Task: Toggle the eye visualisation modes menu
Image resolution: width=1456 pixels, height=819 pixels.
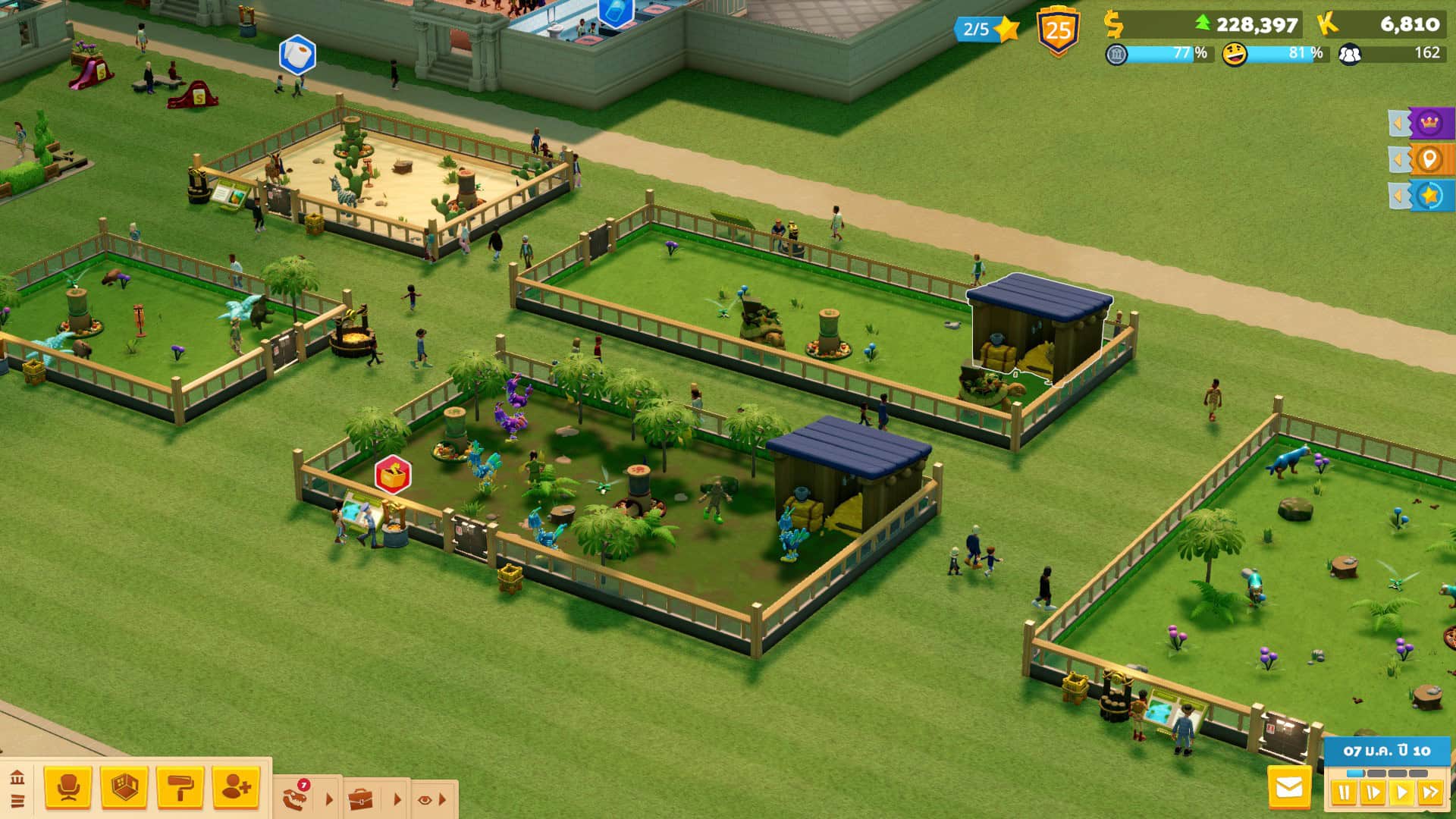Action: coord(425,799)
